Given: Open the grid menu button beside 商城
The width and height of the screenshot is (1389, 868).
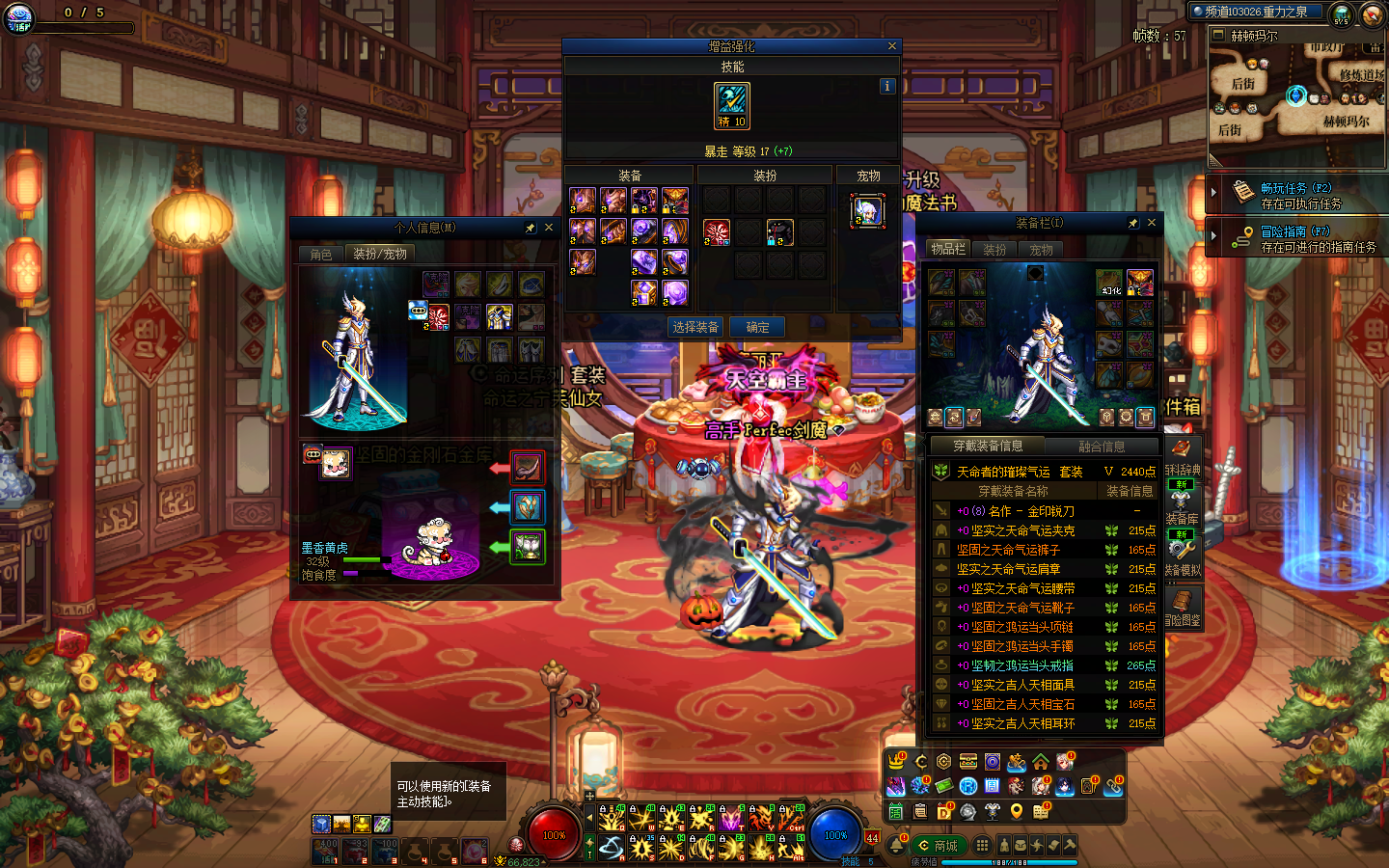Looking at the screenshot, I should 982,845.
